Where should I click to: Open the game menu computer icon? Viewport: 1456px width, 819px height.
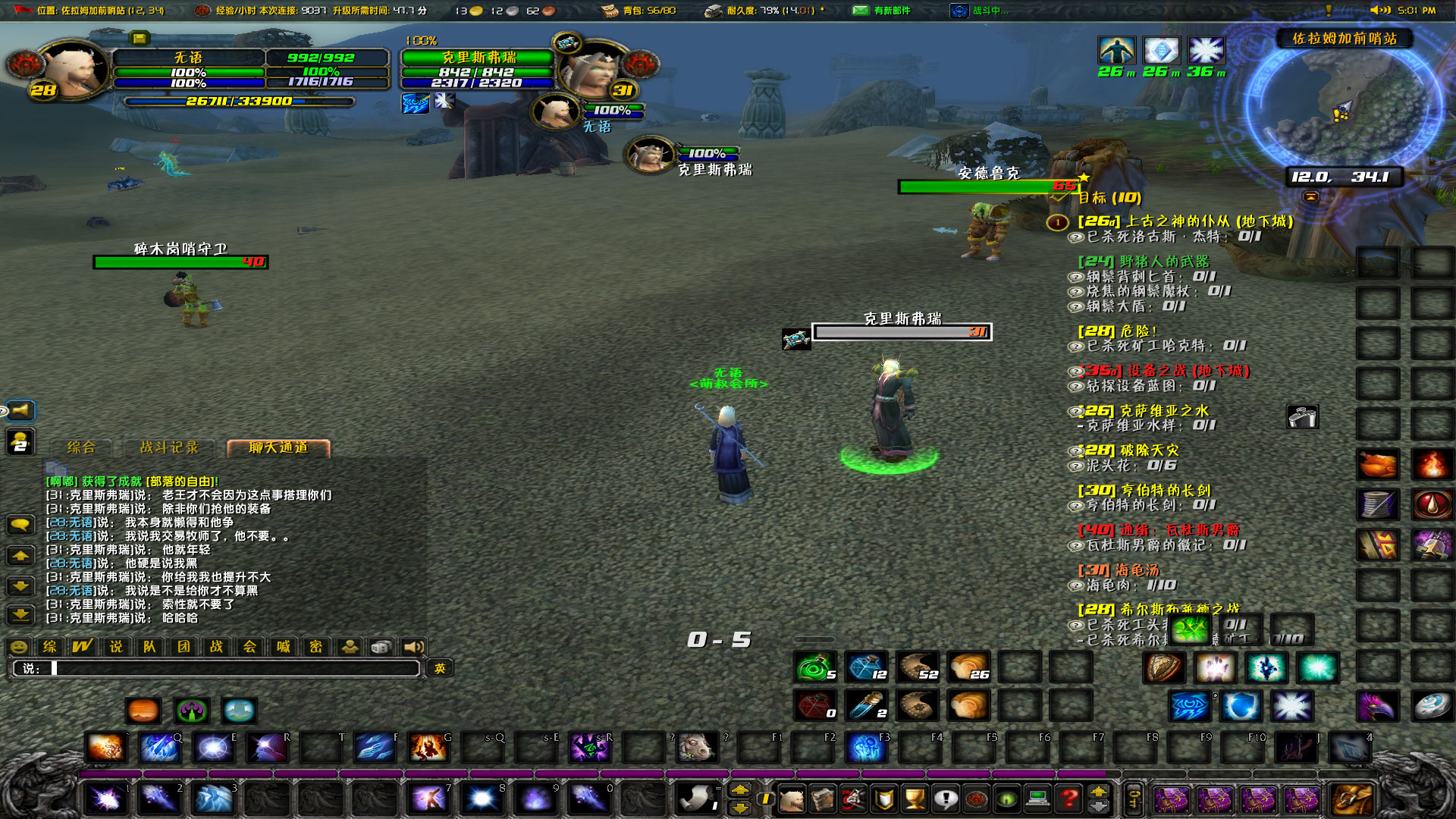point(1037,800)
